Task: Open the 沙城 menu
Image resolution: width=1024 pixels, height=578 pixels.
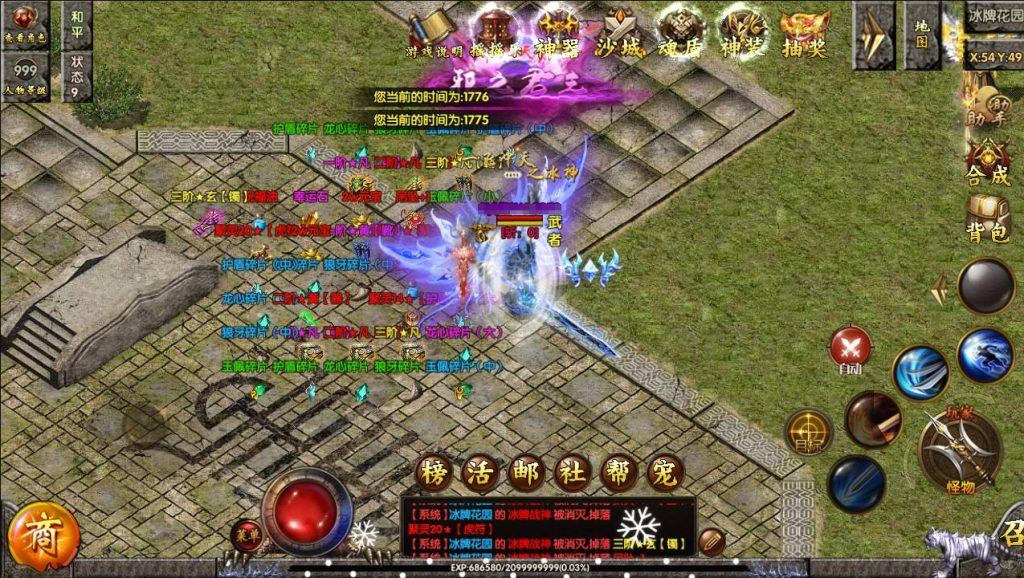Action: pos(620,32)
